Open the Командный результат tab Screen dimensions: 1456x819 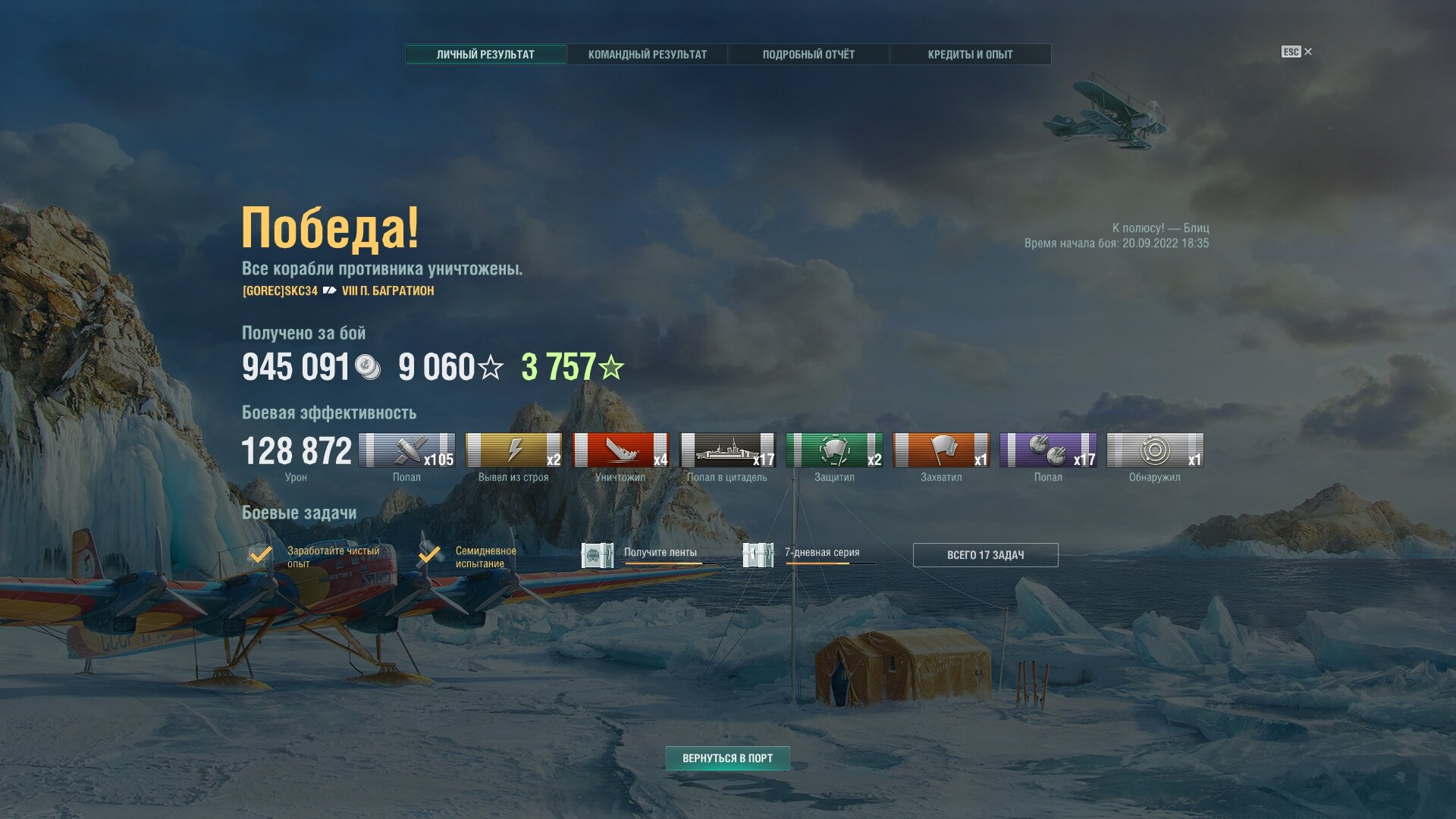pyautogui.click(x=647, y=55)
